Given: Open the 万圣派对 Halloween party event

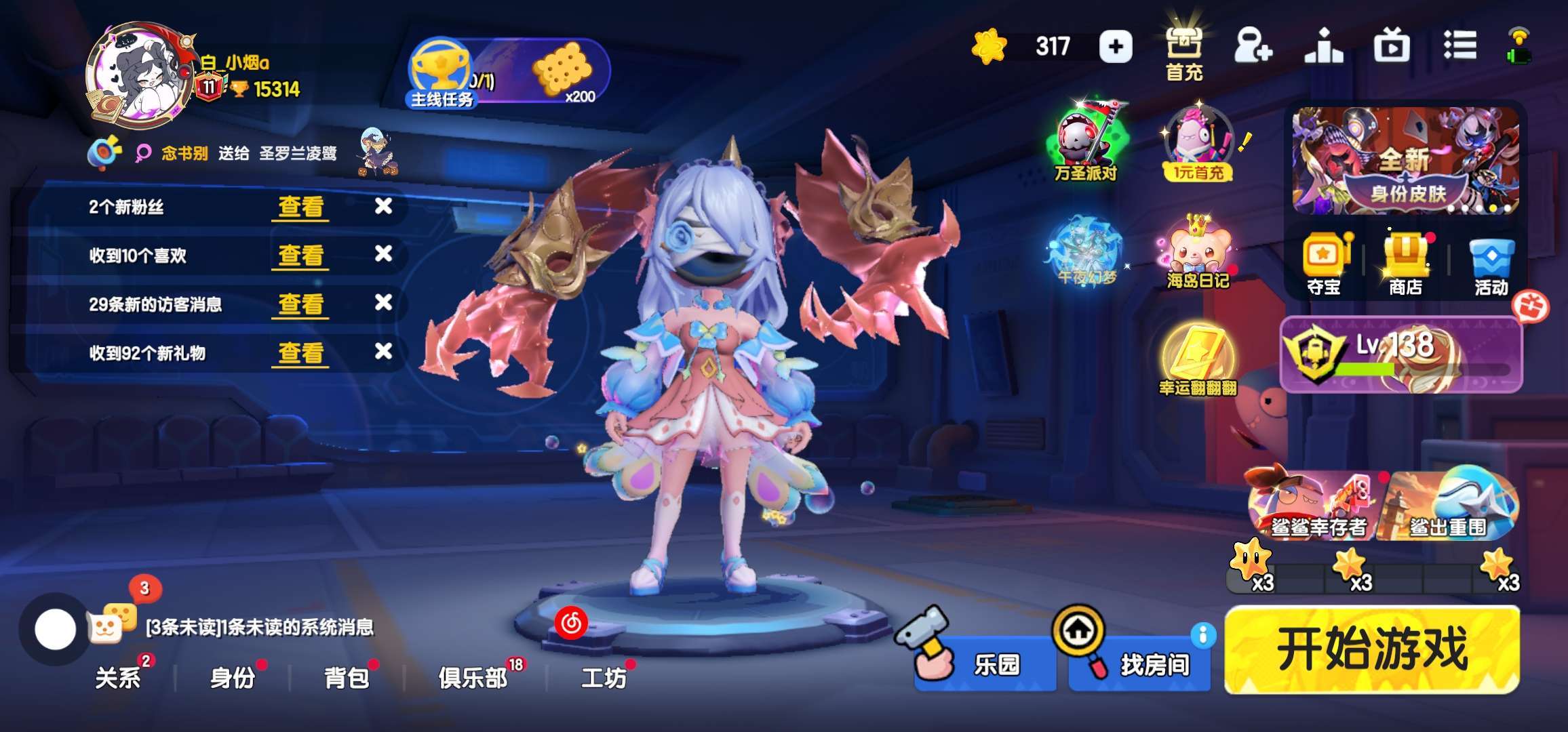Looking at the screenshot, I should [x=1086, y=144].
